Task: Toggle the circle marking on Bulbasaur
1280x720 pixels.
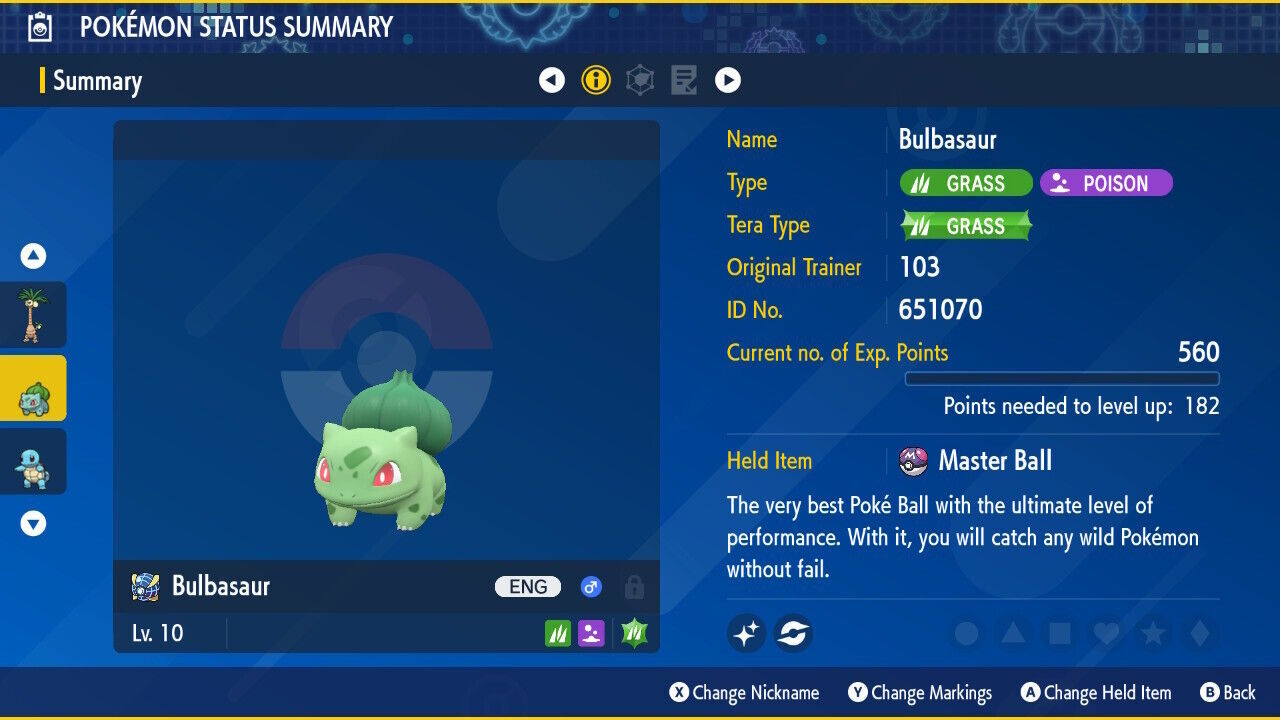Action: (x=963, y=634)
